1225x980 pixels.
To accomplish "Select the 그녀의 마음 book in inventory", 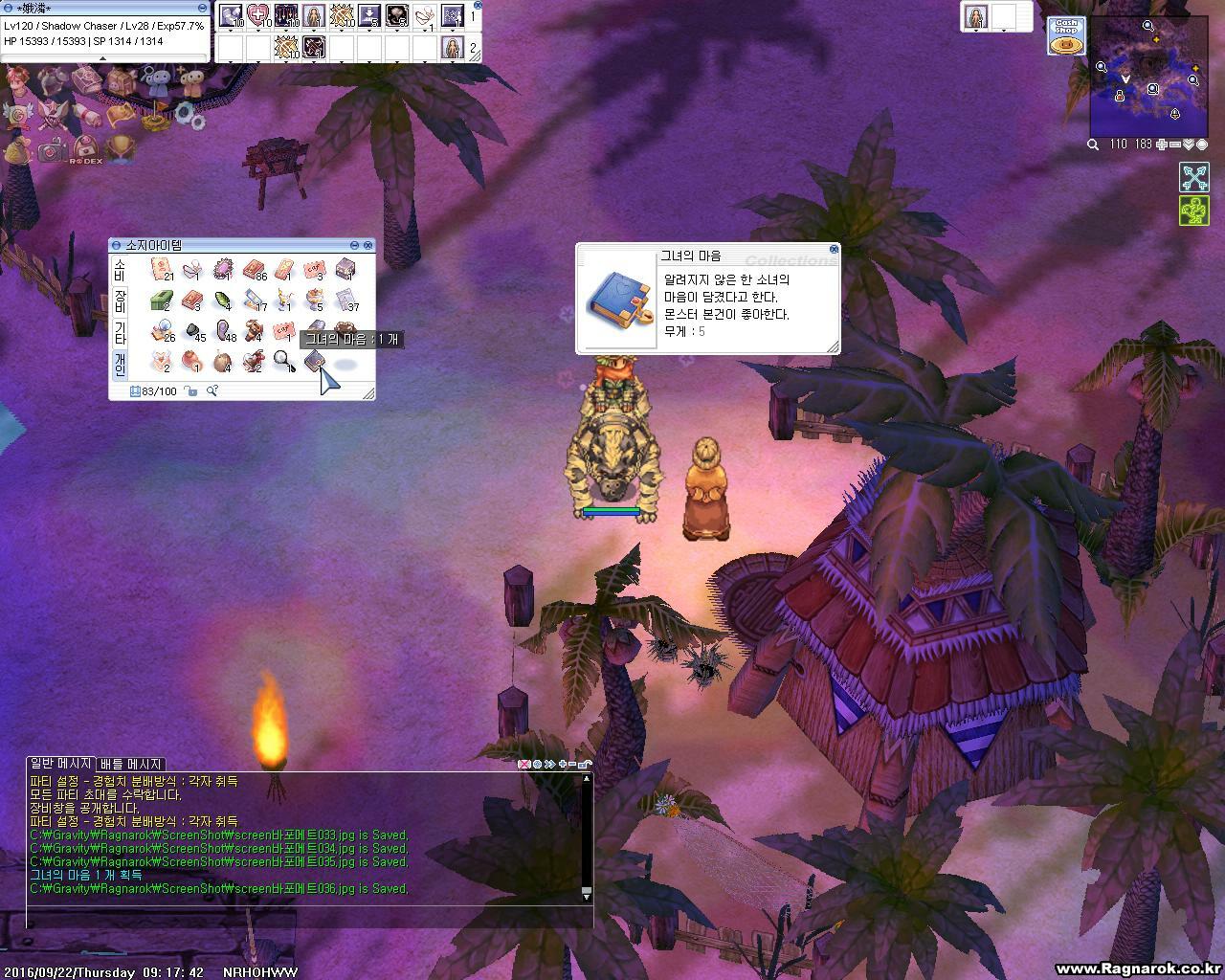I will click(315, 362).
